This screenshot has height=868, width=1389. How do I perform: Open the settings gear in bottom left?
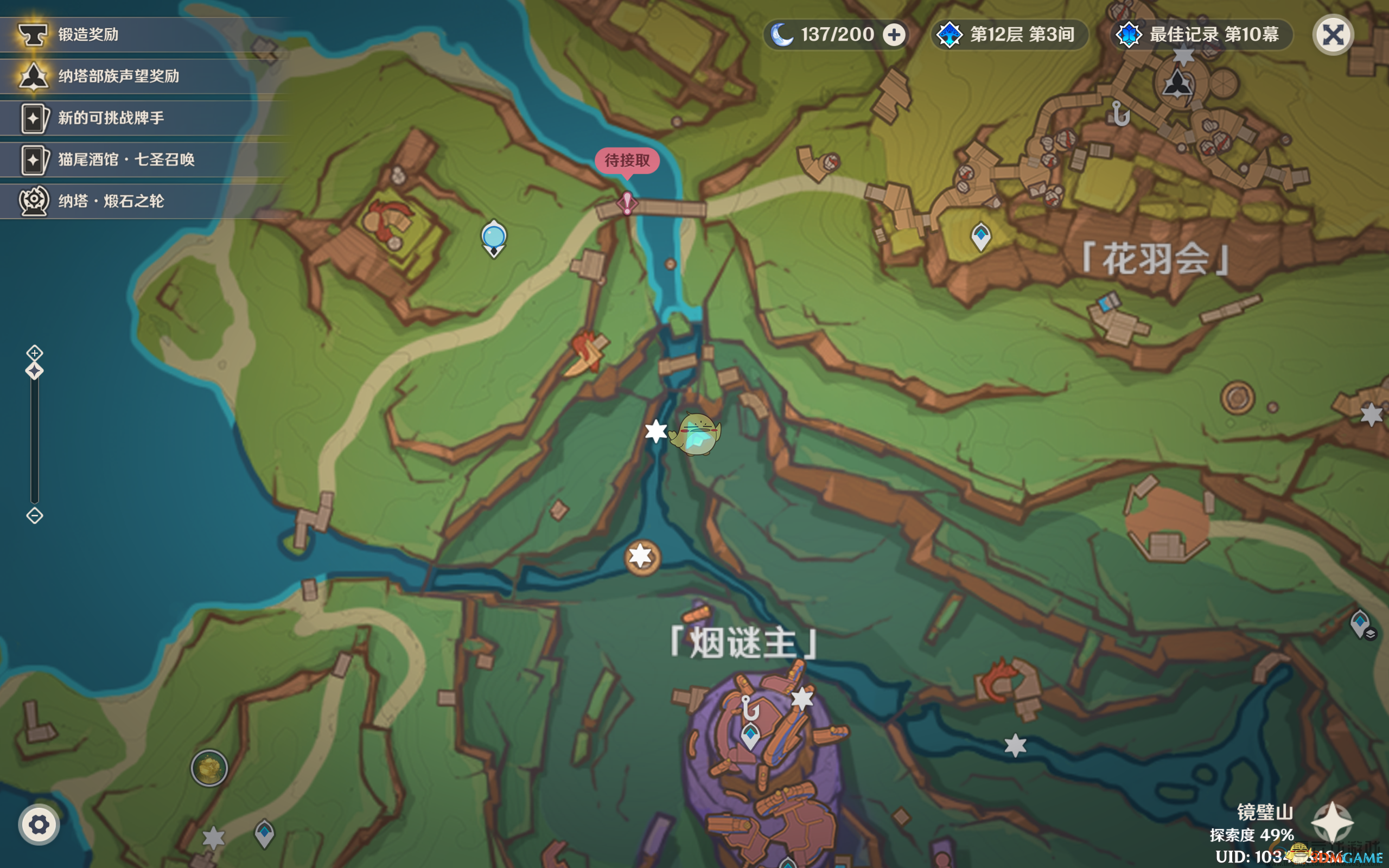39,824
